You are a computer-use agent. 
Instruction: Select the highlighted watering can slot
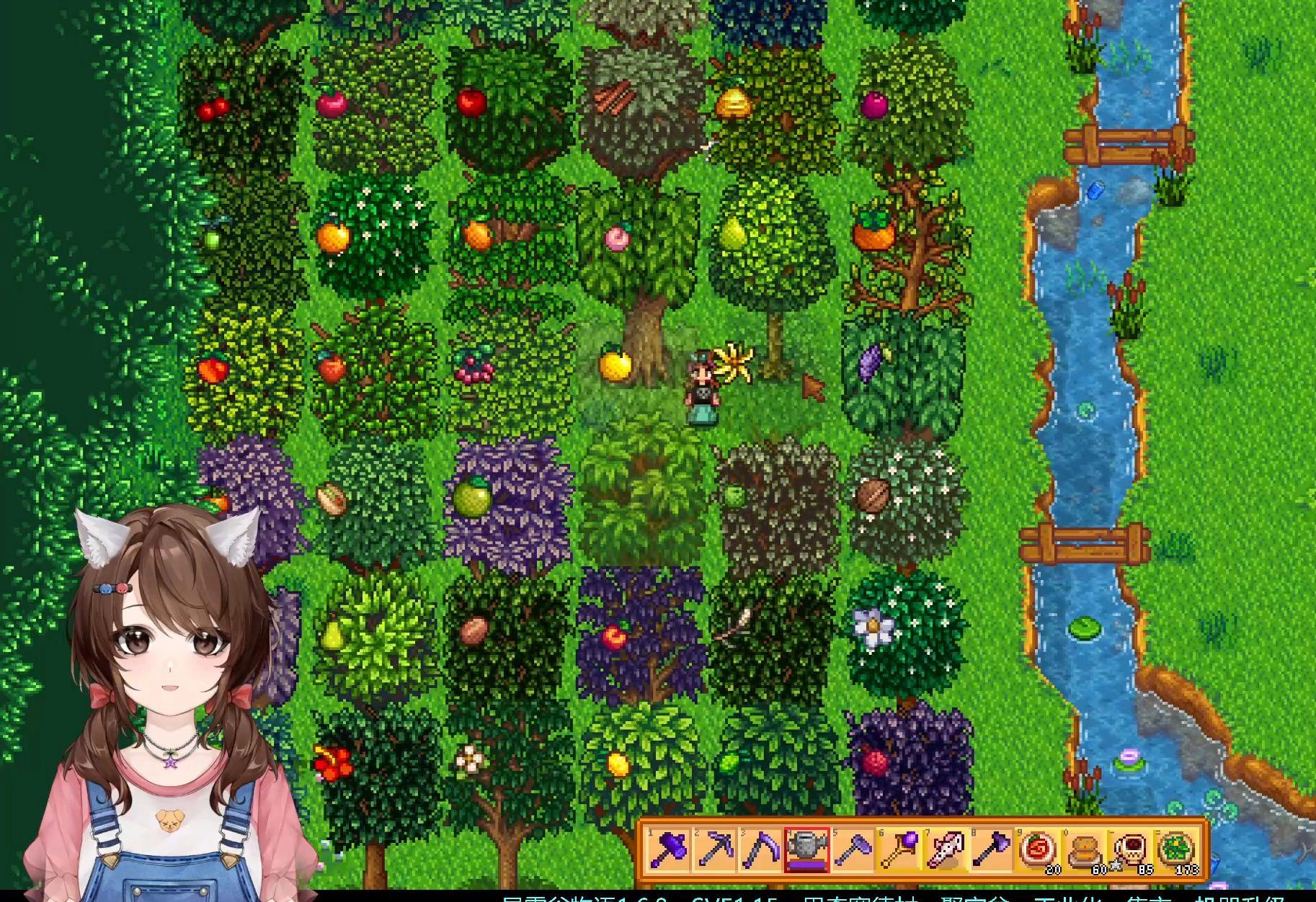(x=806, y=850)
